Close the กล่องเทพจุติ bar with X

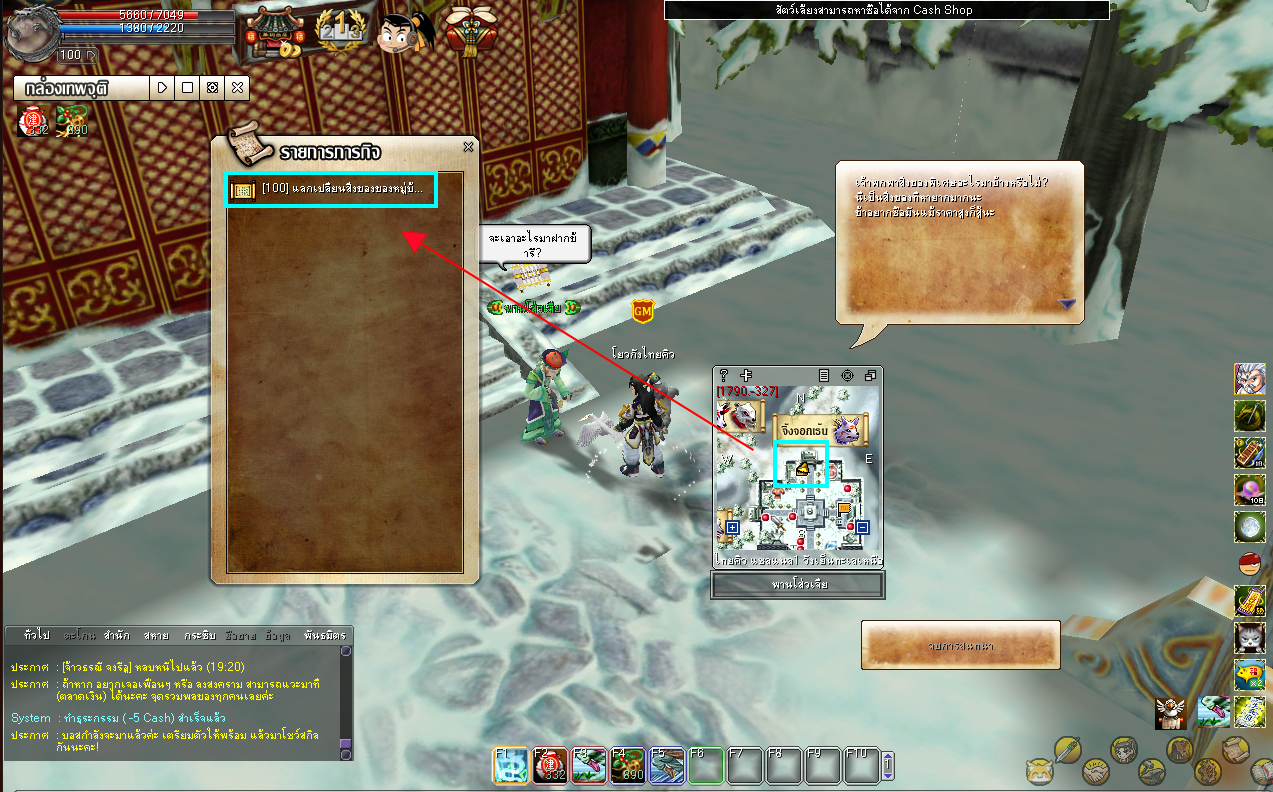pos(237,88)
